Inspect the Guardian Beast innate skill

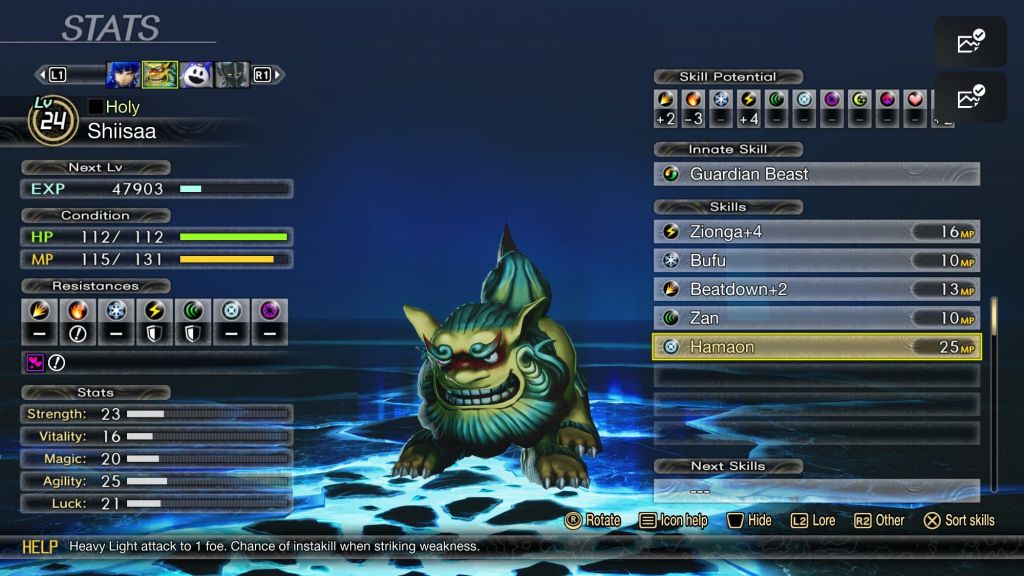[816, 174]
